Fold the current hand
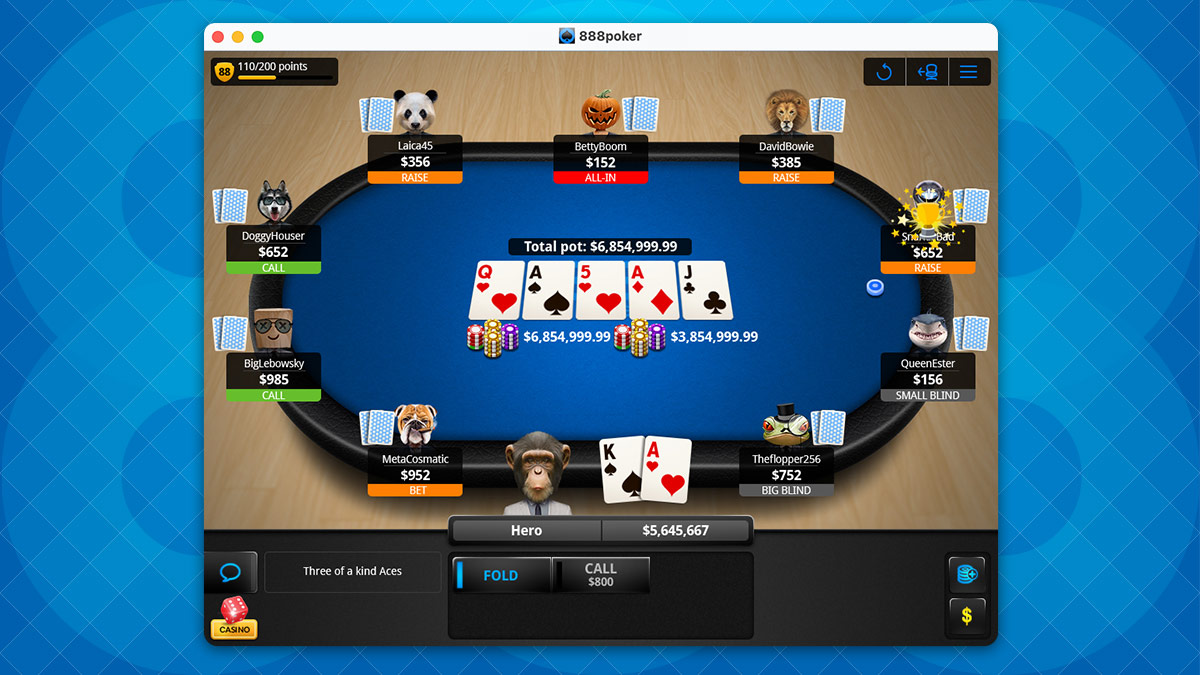The width and height of the screenshot is (1200, 675). [501, 576]
